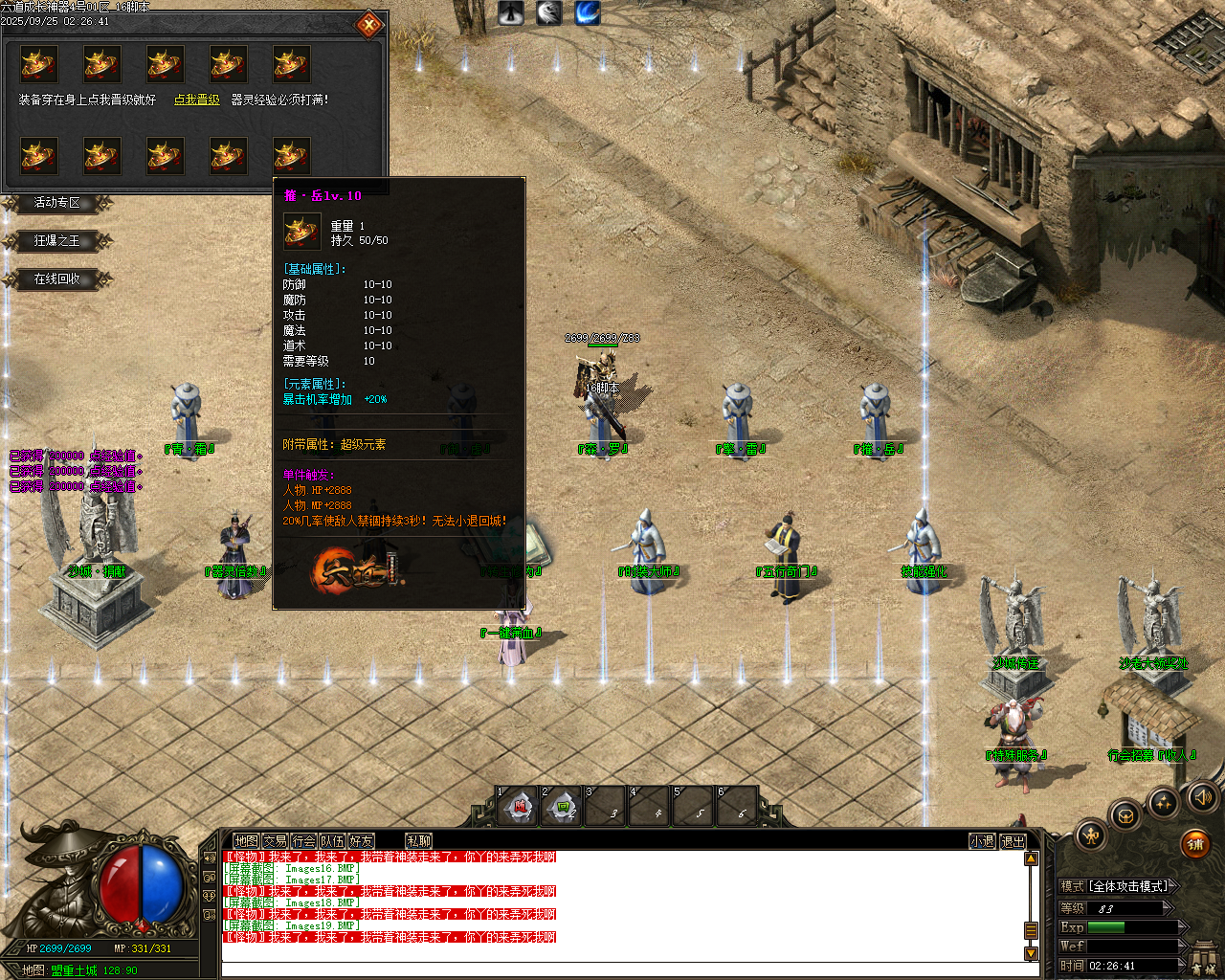The width and height of the screenshot is (1225, 980).
Task: Open the 商城 mall icon bottom right
Action: pyautogui.click(x=1203, y=956)
